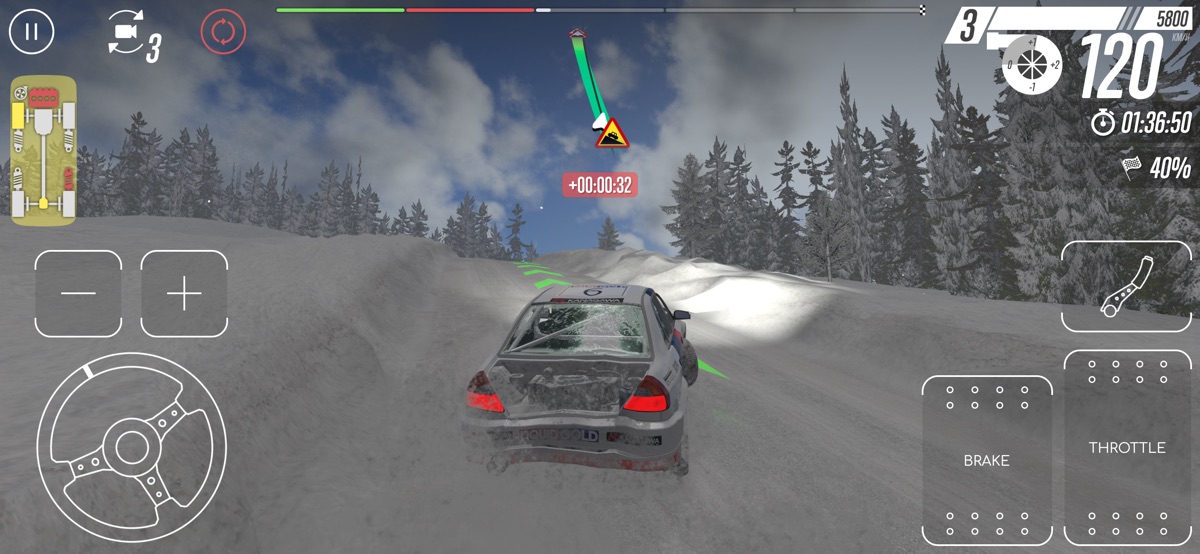Image resolution: width=1200 pixels, height=554 pixels.
Task: Step on the THROTTLE pedal
Action: point(1127,447)
